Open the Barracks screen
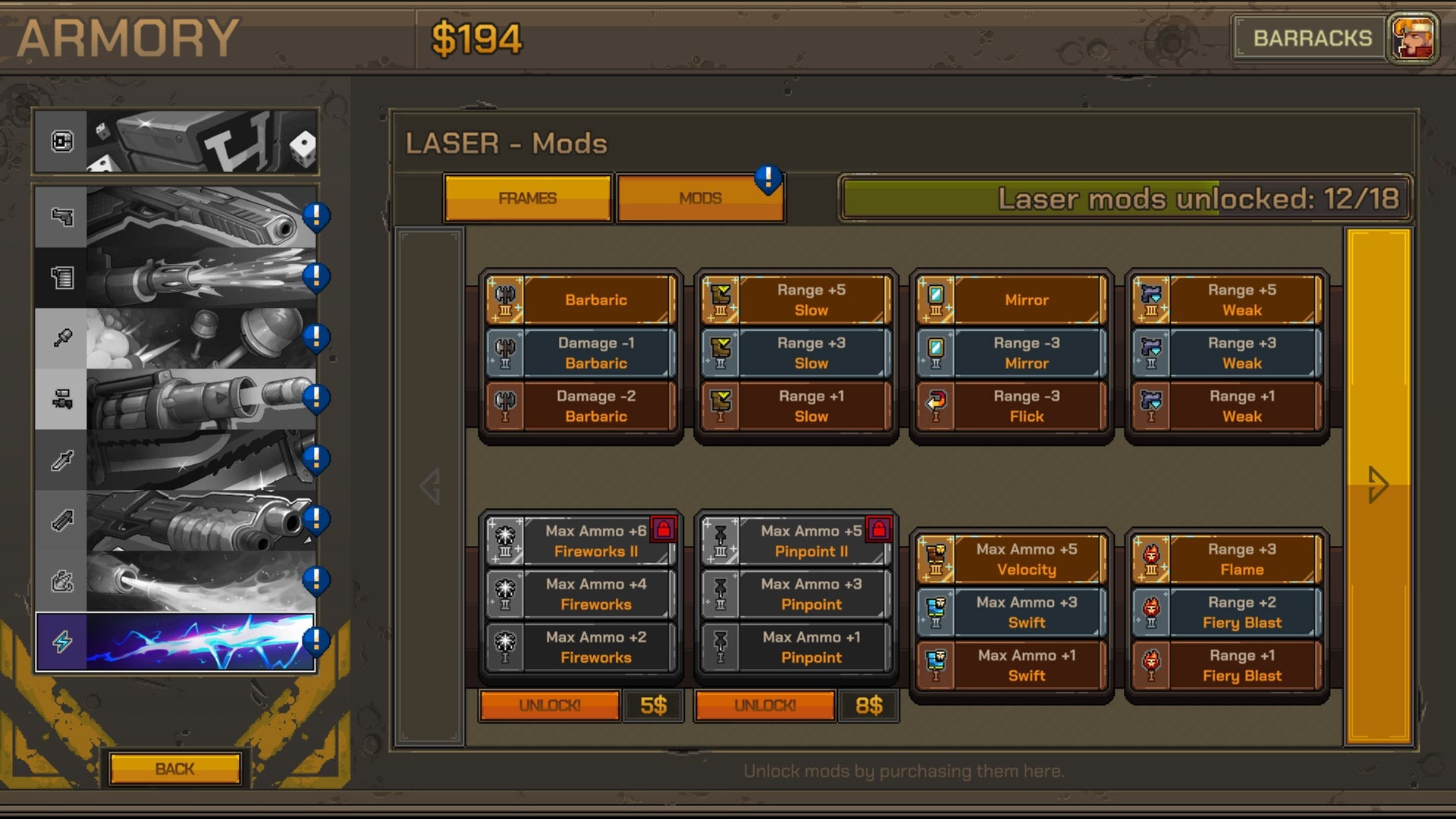 1313,39
